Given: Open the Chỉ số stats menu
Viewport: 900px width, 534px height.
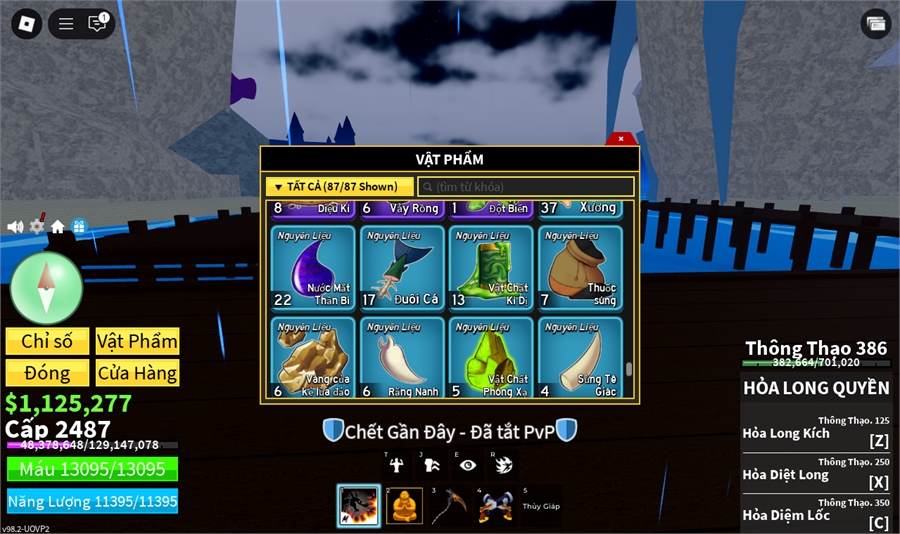Looking at the screenshot, I should [47, 341].
